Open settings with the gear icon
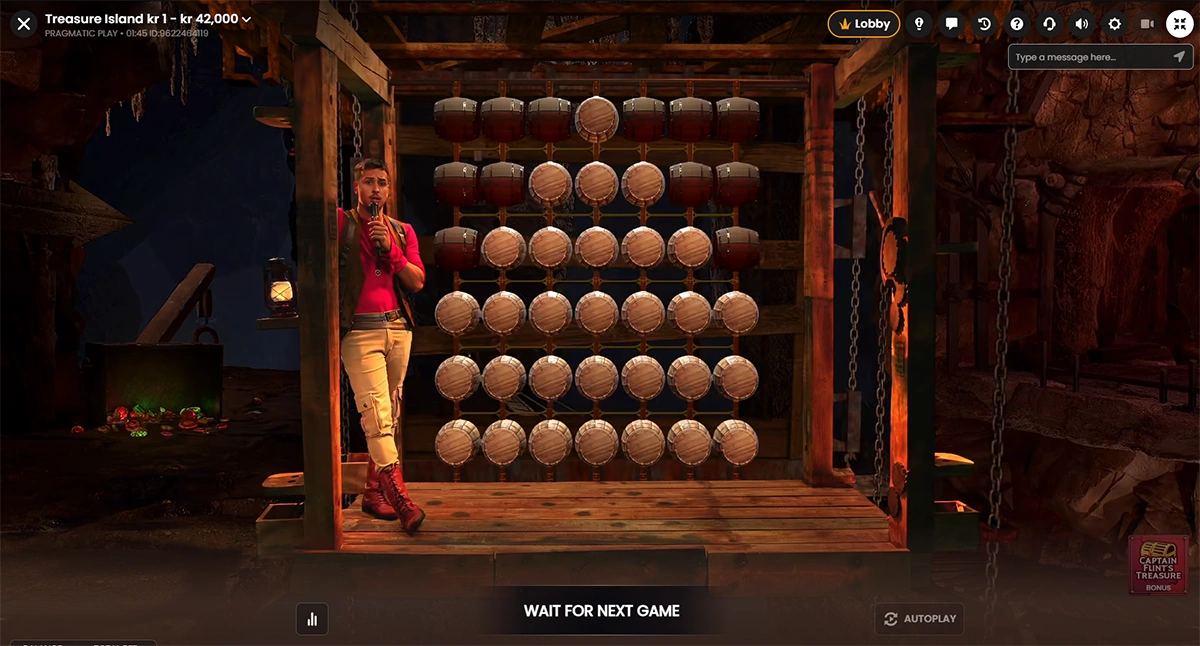1200x646 pixels. [1115, 24]
